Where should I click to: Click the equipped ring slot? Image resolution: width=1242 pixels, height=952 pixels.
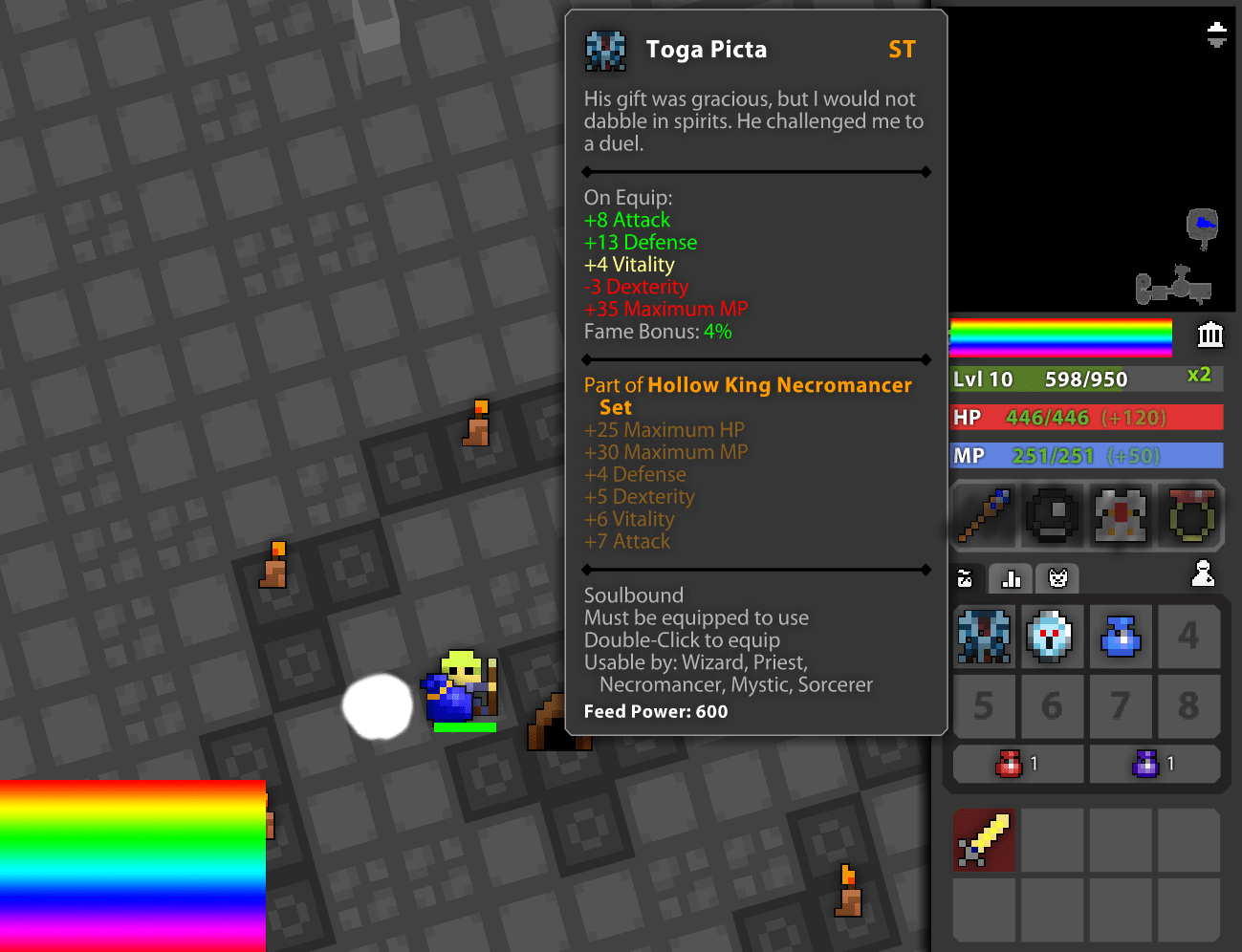point(1189,516)
